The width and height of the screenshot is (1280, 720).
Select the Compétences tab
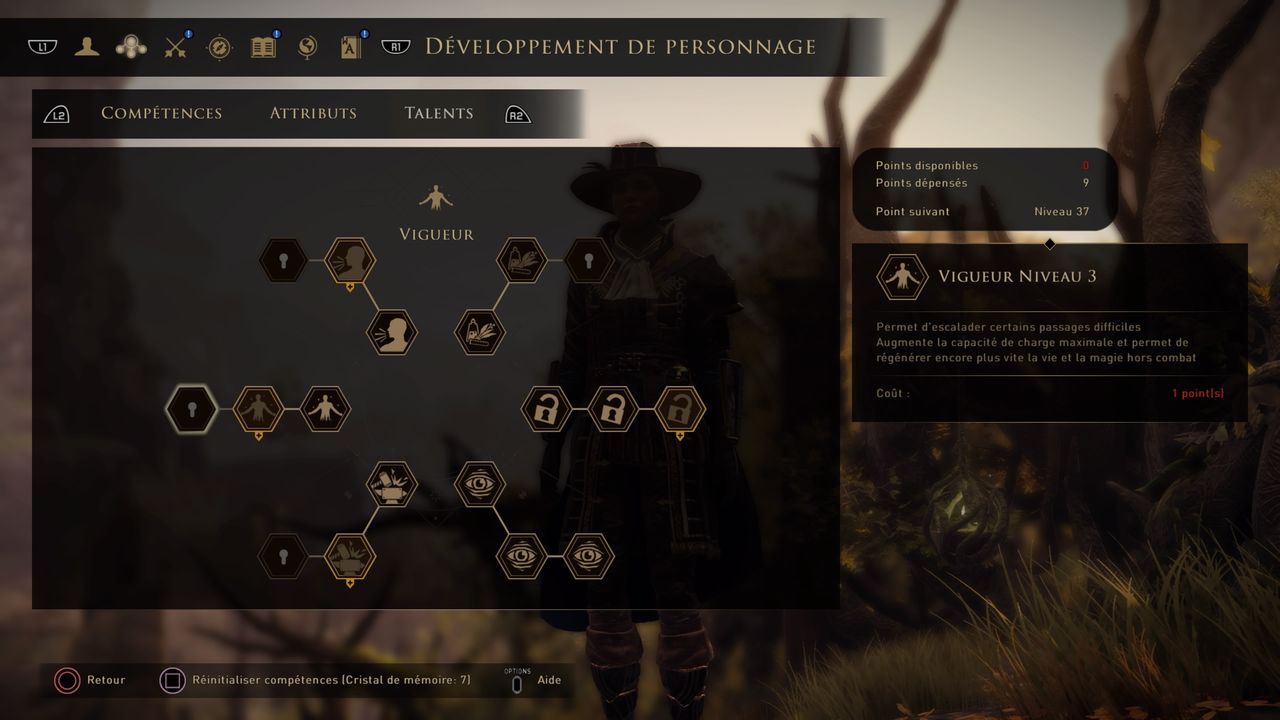162,113
